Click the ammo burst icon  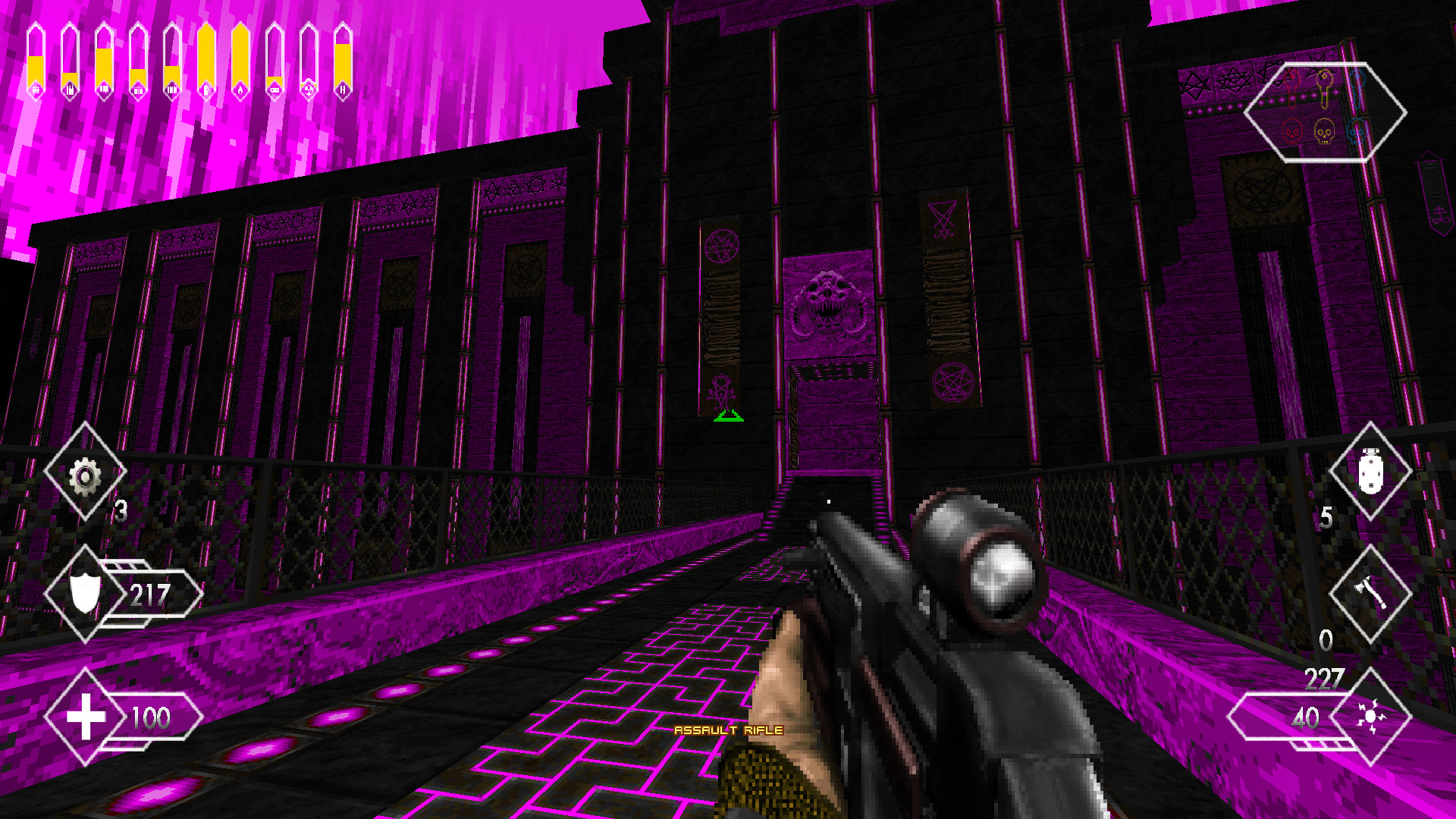pos(1371,716)
